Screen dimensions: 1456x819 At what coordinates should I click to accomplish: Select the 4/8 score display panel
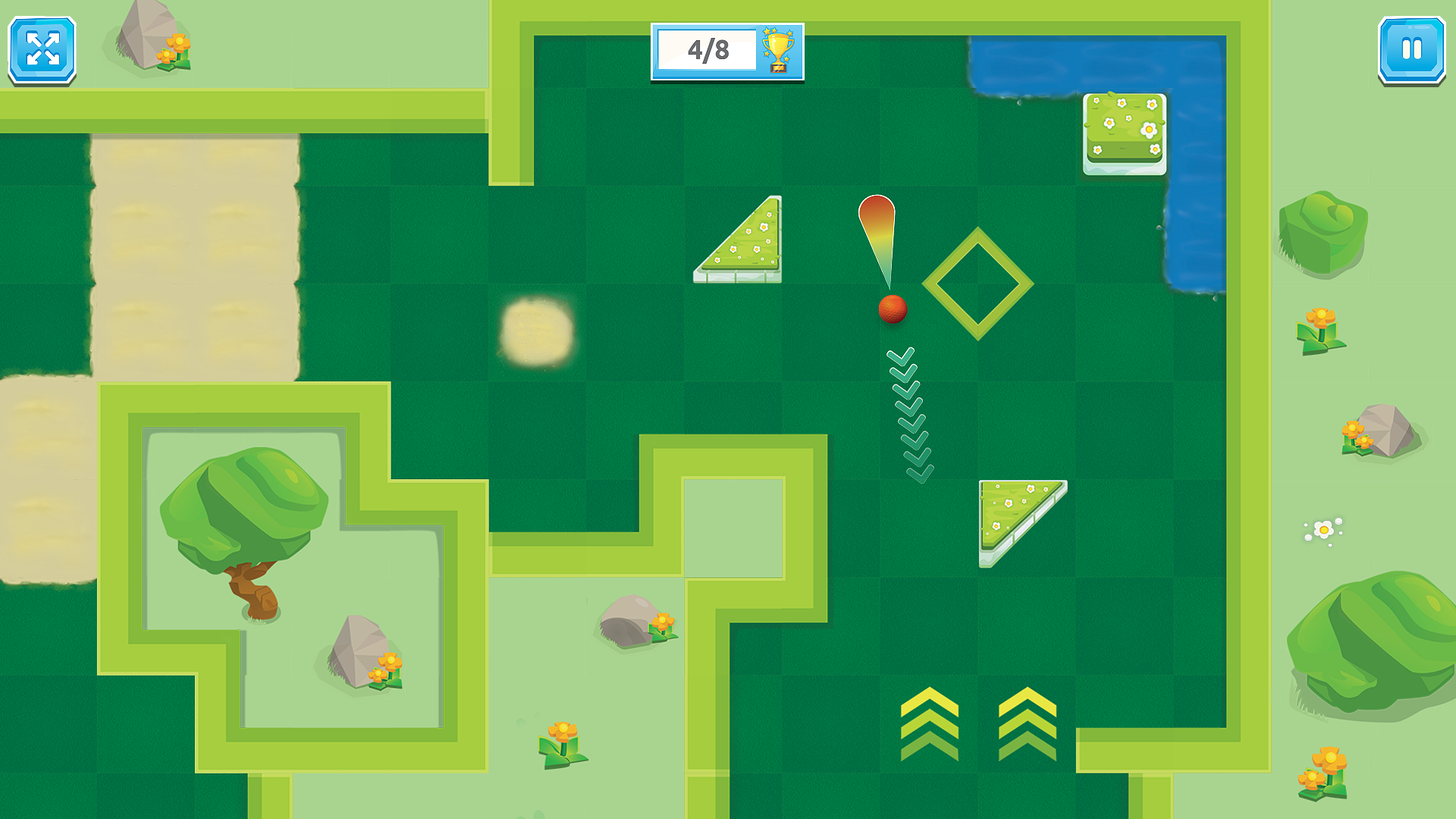tap(707, 49)
